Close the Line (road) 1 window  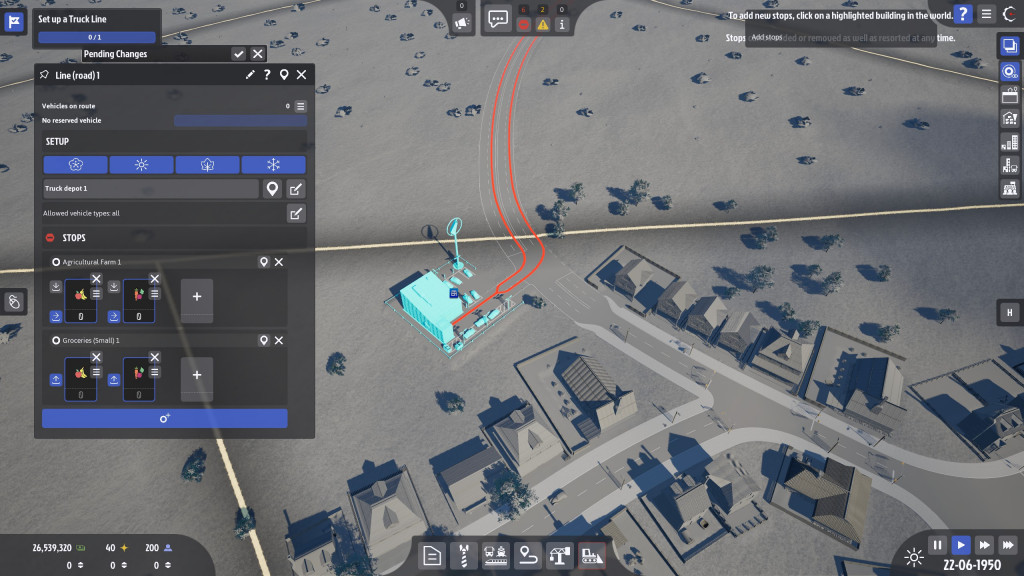pos(301,75)
